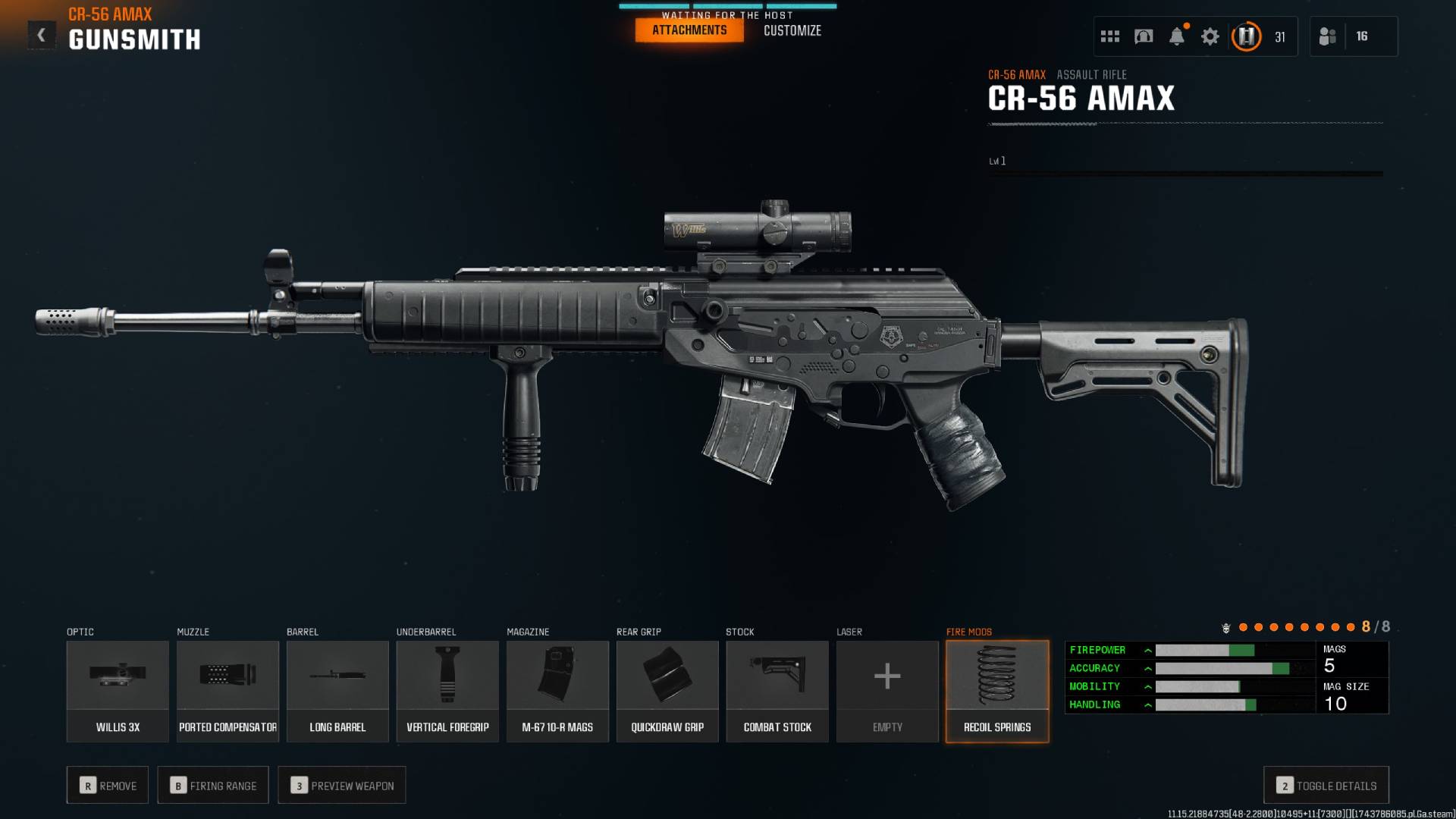Click Toggle Details

pyautogui.click(x=1325, y=785)
